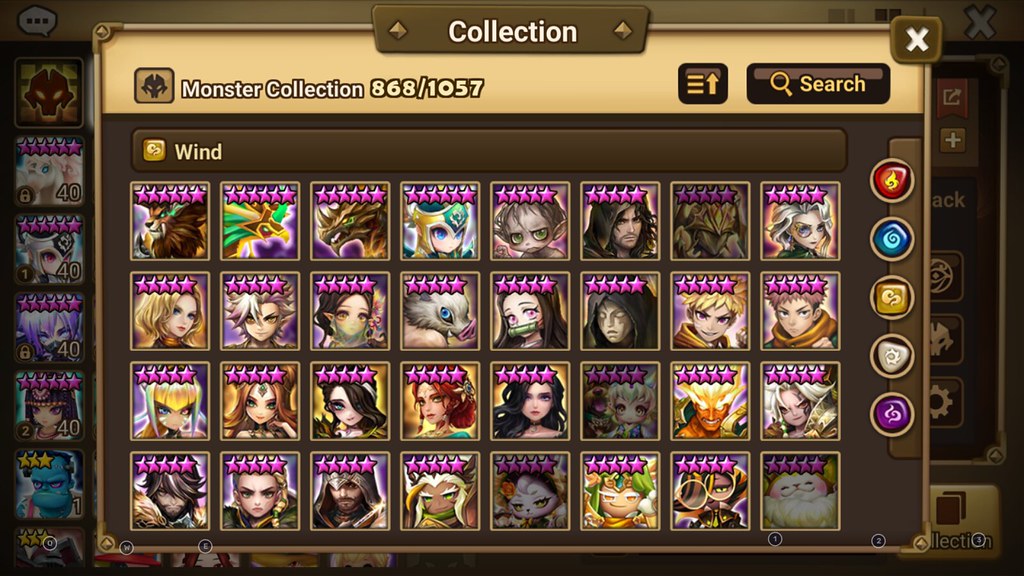Switch to the Water element filter
Image resolution: width=1024 pixels, height=576 pixels.
[x=892, y=239]
